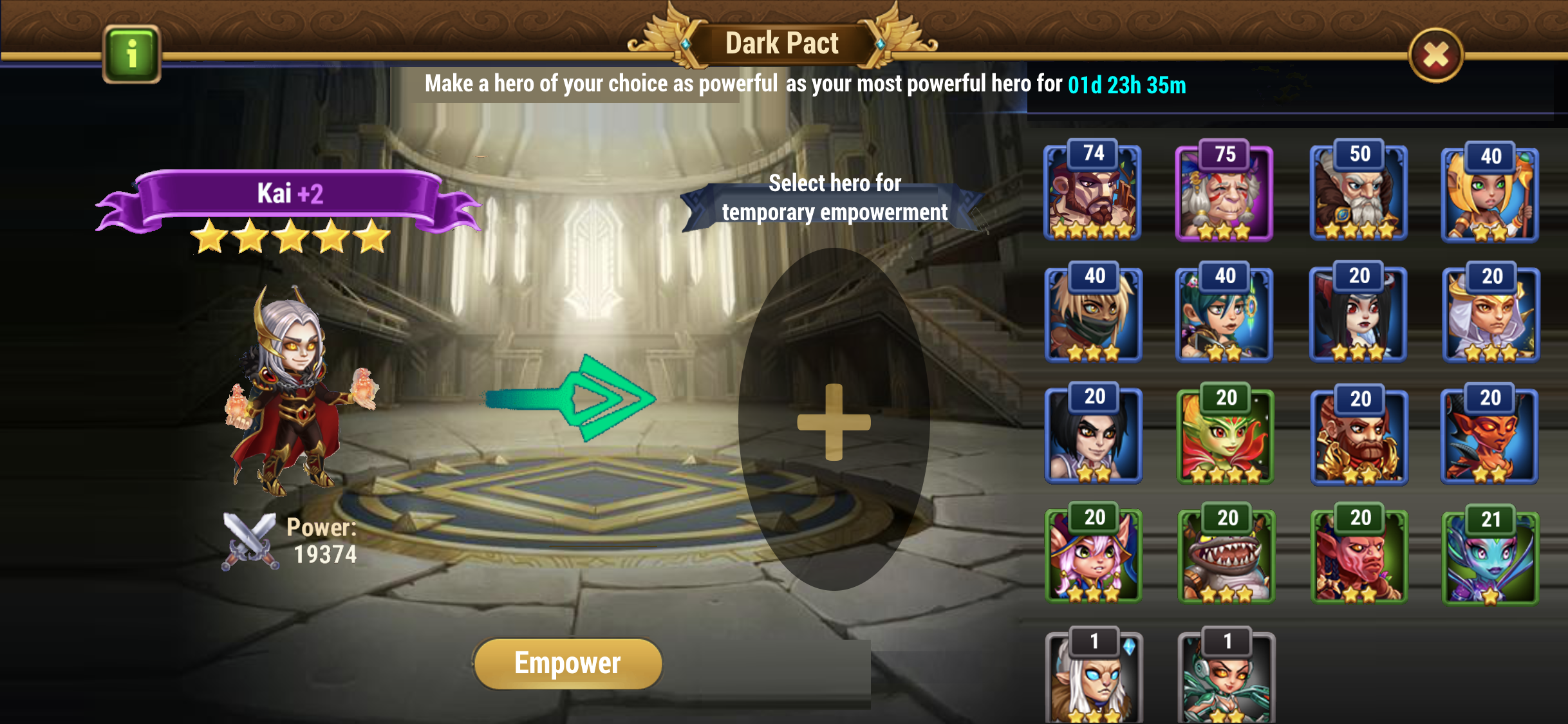Viewport: 1568px width, 724px height.
Task: Select the level 74 bearded hero
Action: (1092, 193)
